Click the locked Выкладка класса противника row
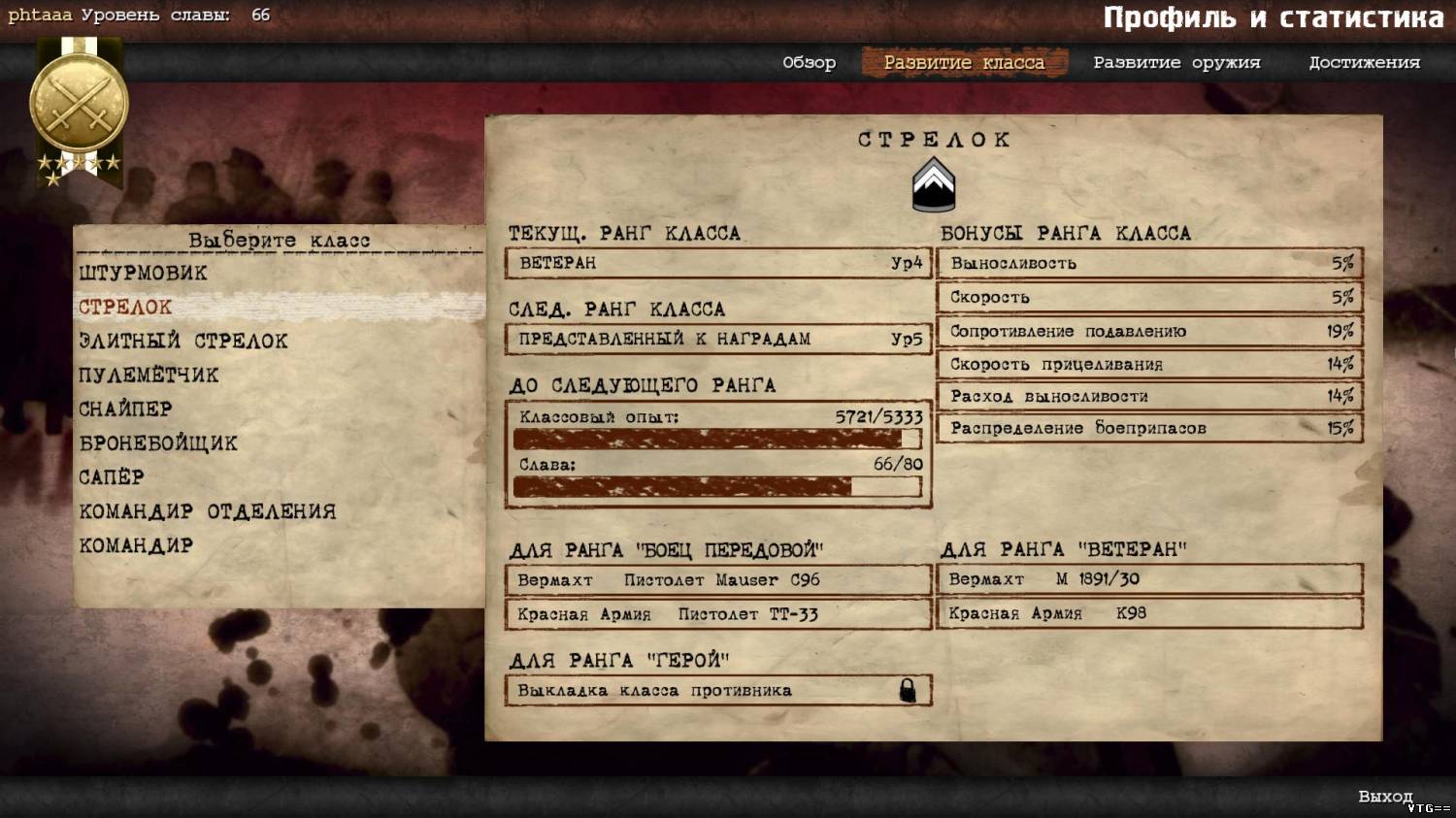The image size is (1456, 818). click(717, 691)
